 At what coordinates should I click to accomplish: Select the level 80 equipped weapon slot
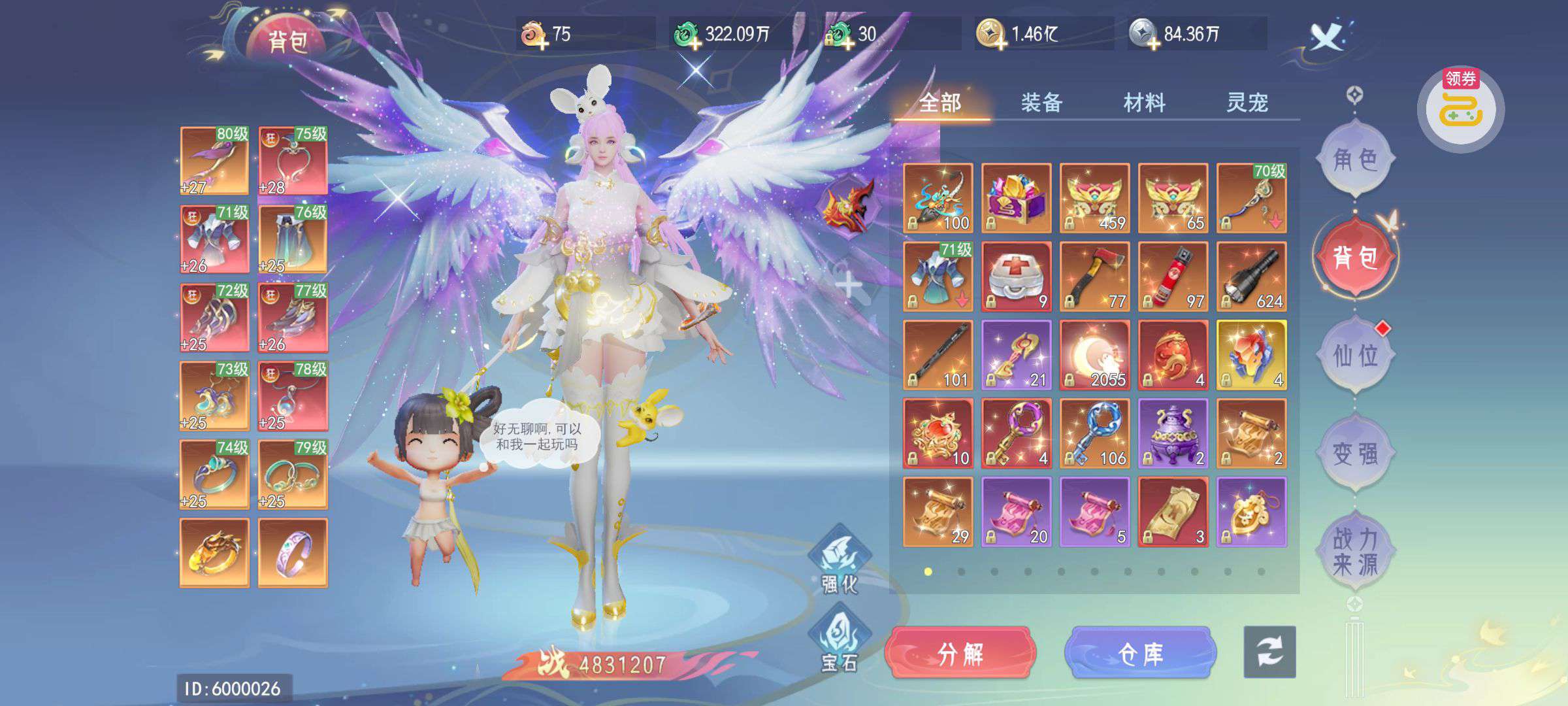[214, 161]
